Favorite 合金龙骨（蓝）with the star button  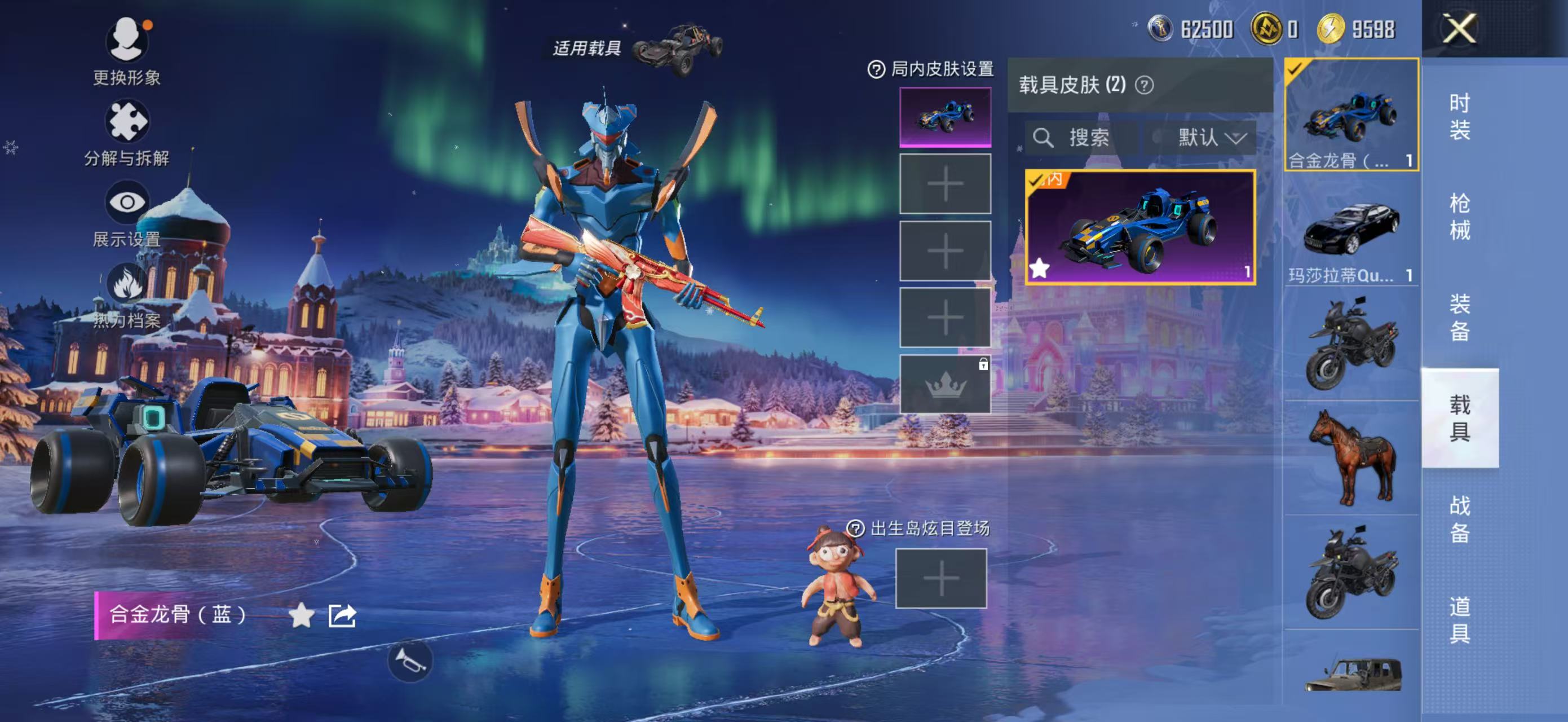pos(301,615)
